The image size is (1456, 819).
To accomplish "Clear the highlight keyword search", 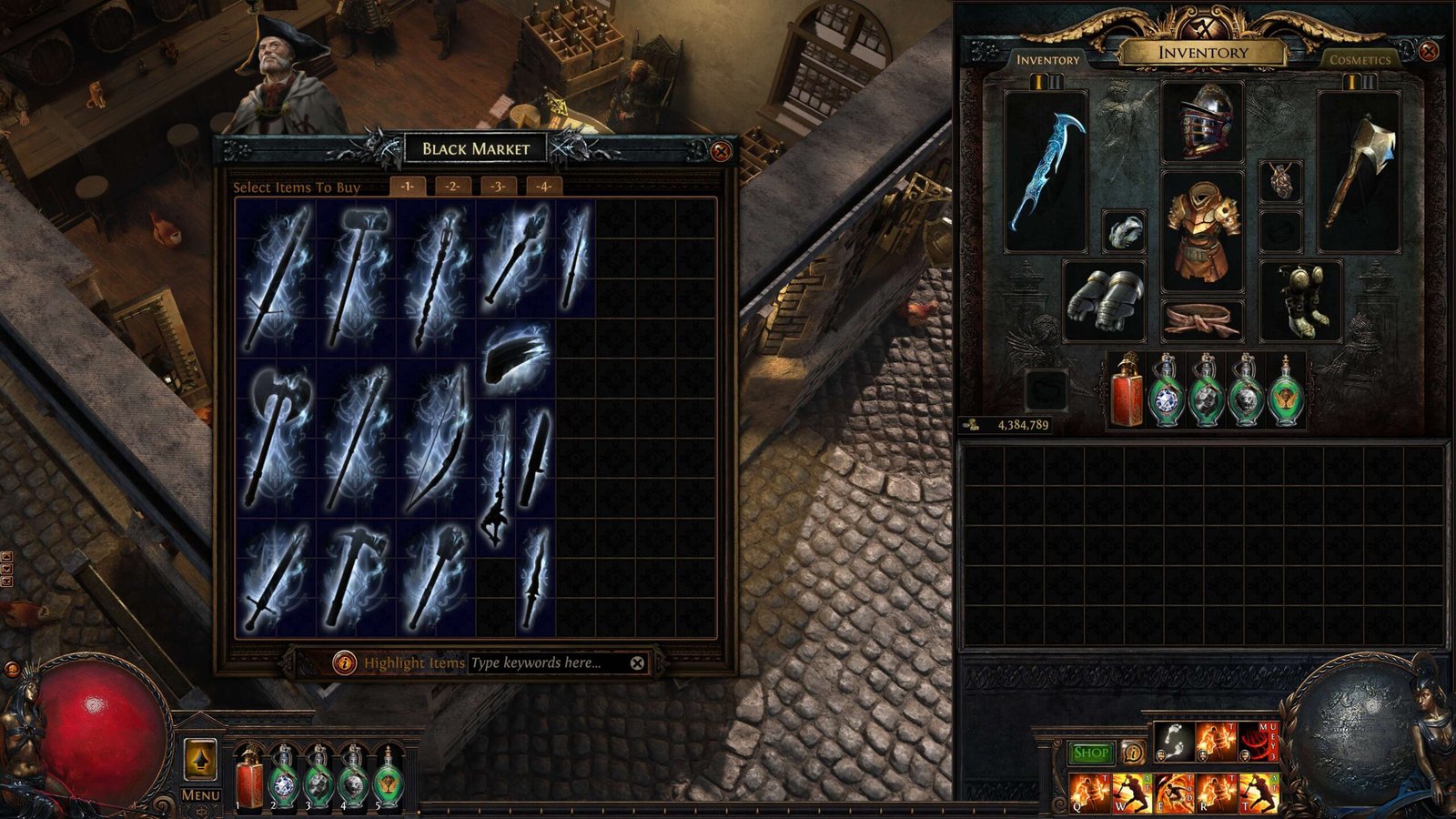I will point(637,663).
